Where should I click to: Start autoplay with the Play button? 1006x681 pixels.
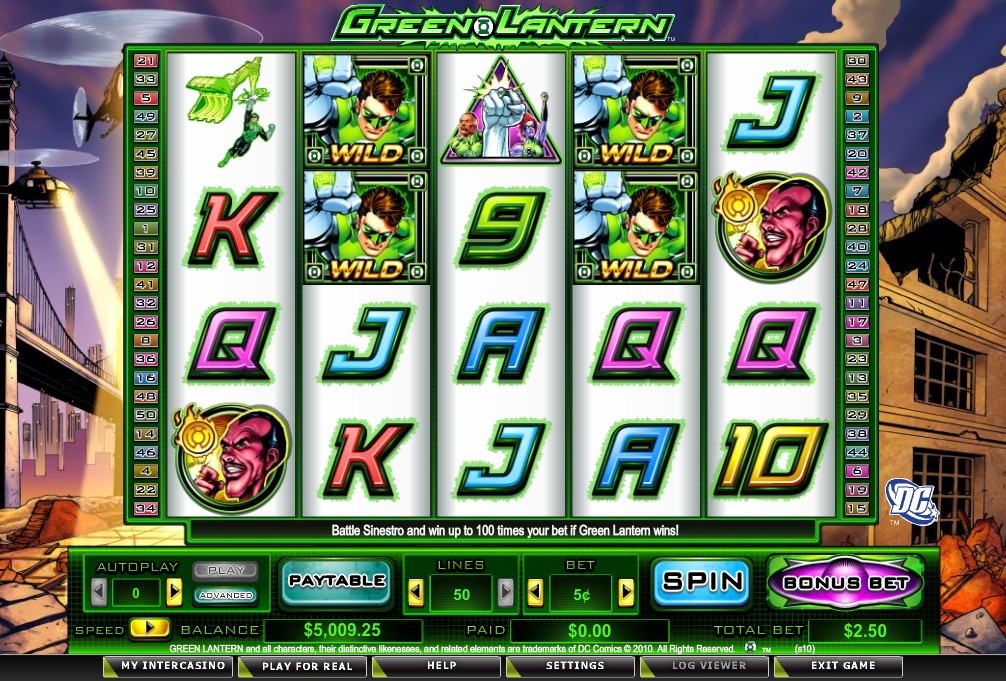pyautogui.click(x=226, y=571)
